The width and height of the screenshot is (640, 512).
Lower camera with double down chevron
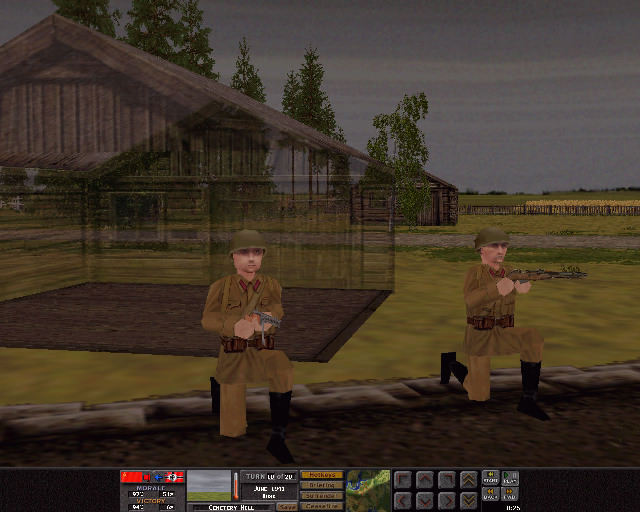468,499
